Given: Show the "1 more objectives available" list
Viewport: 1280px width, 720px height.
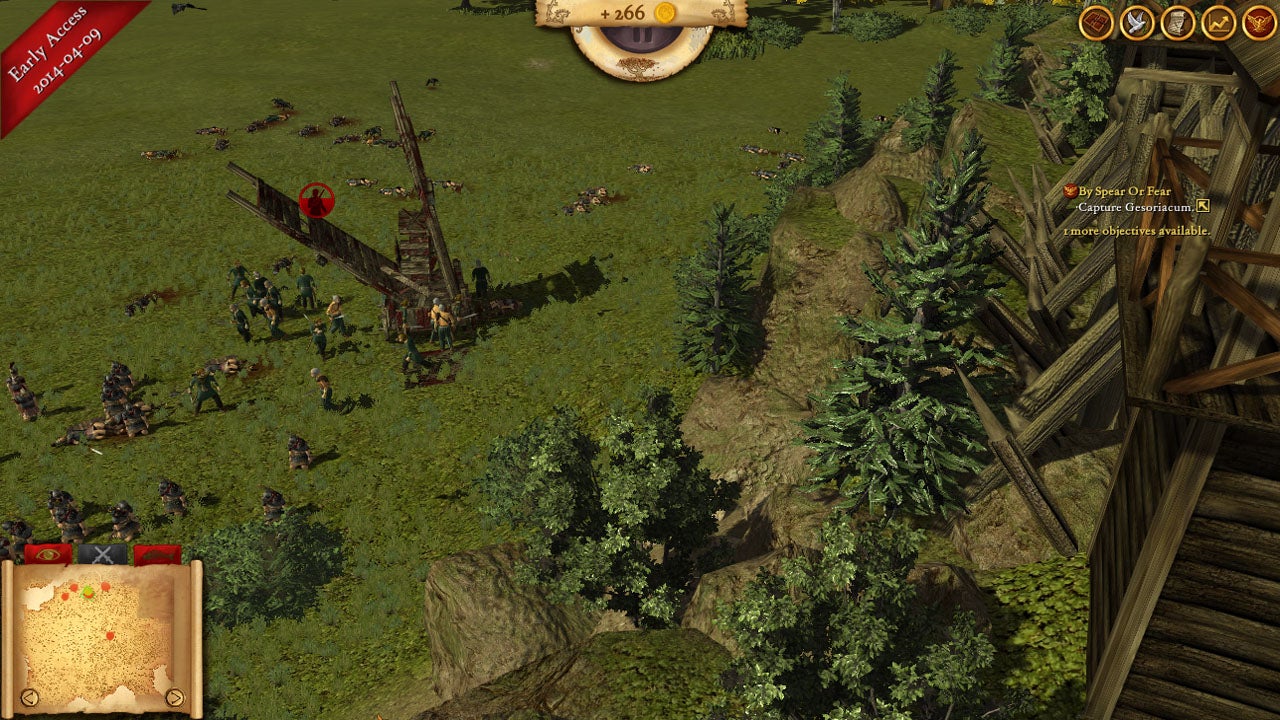Looking at the screenshot, I should (1136, 230).
